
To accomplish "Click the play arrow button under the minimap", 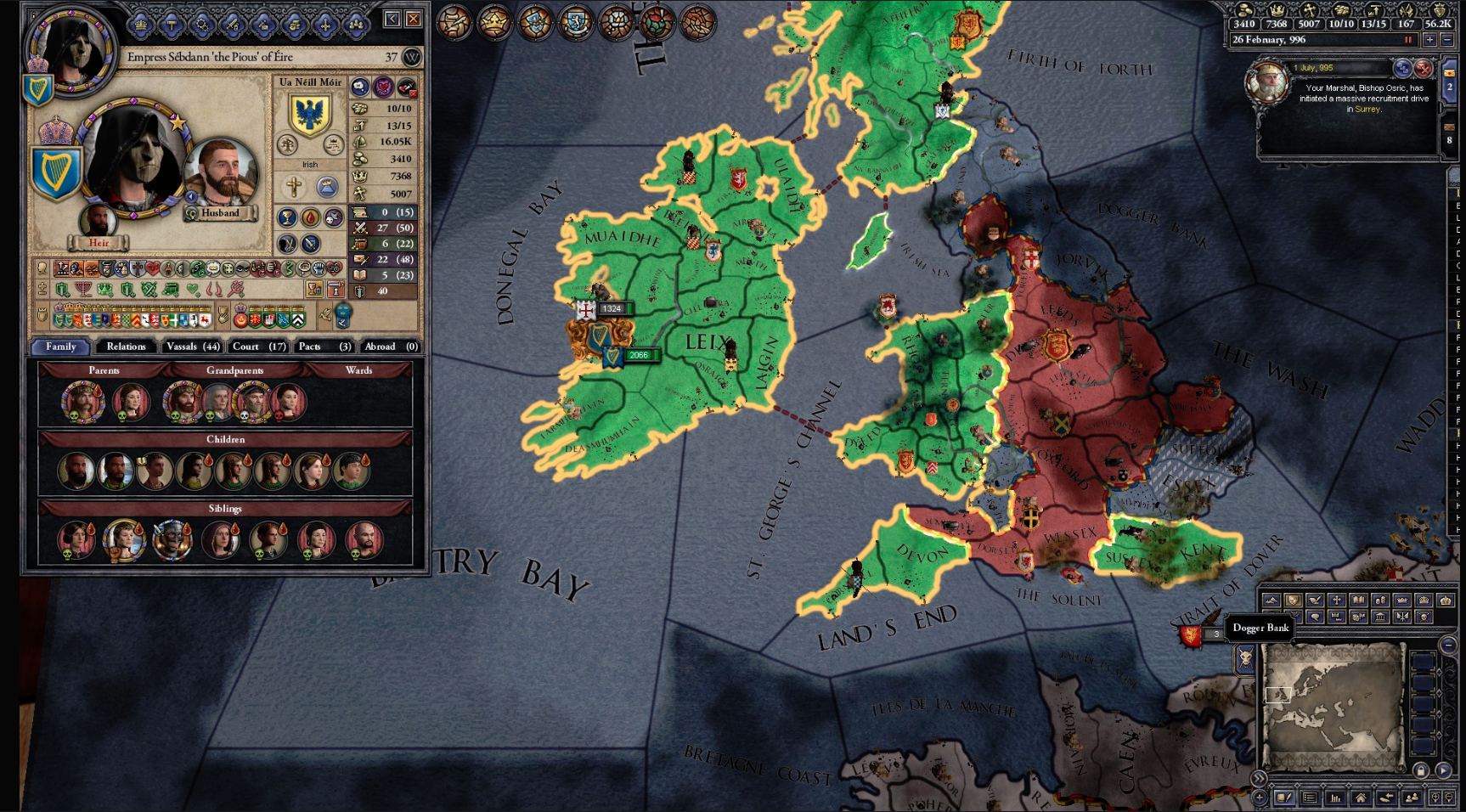I will pos(1443,770).
